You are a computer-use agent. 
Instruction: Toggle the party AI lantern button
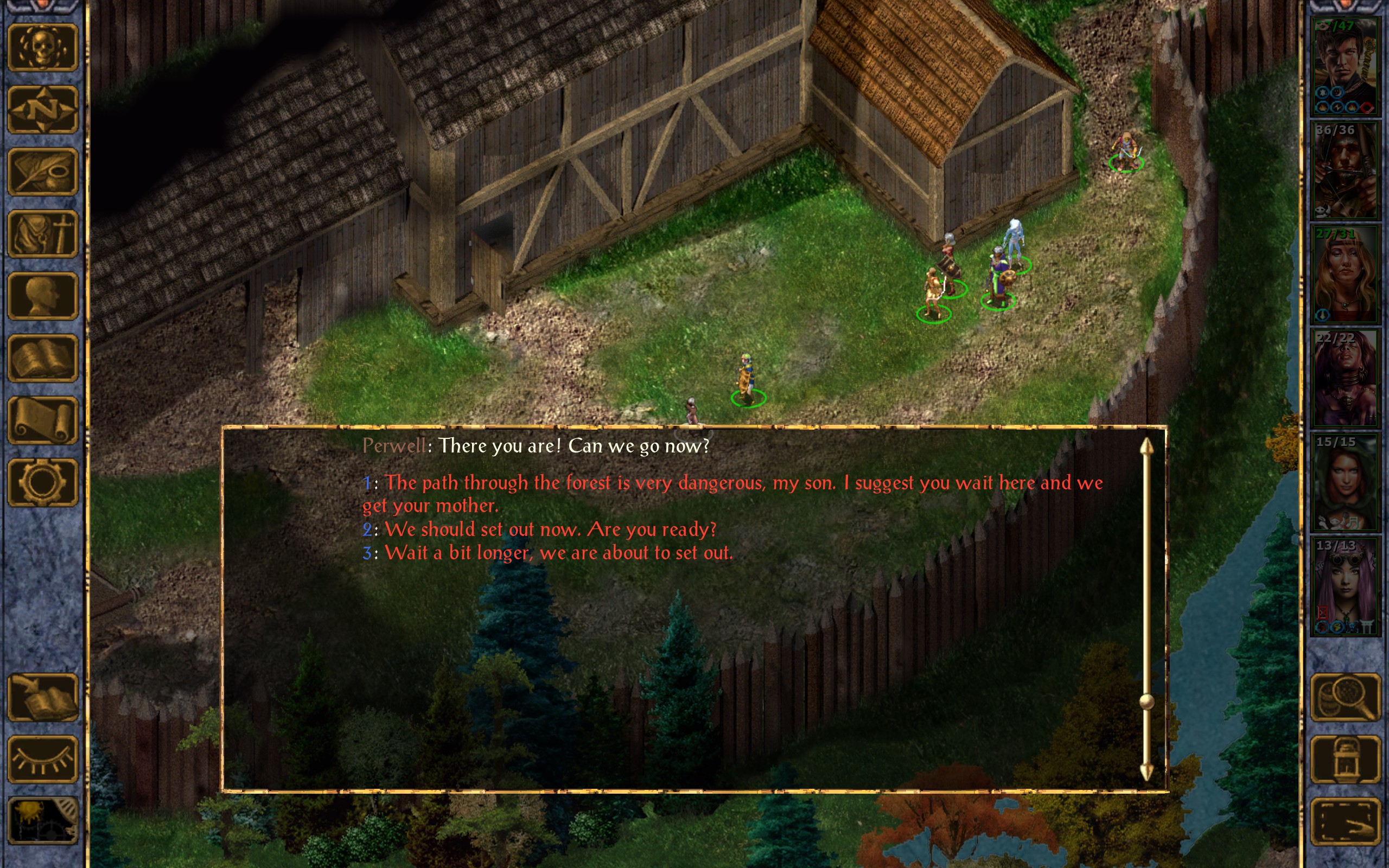tap(1346, 759)
